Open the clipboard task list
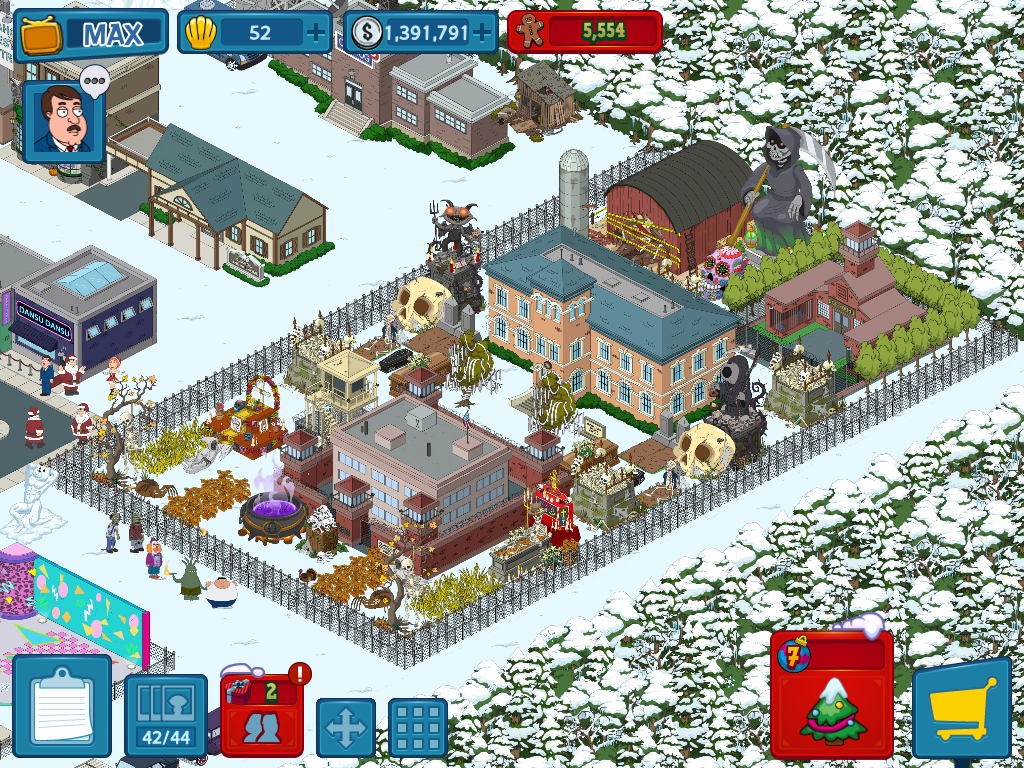 click(x=61, y=705)
